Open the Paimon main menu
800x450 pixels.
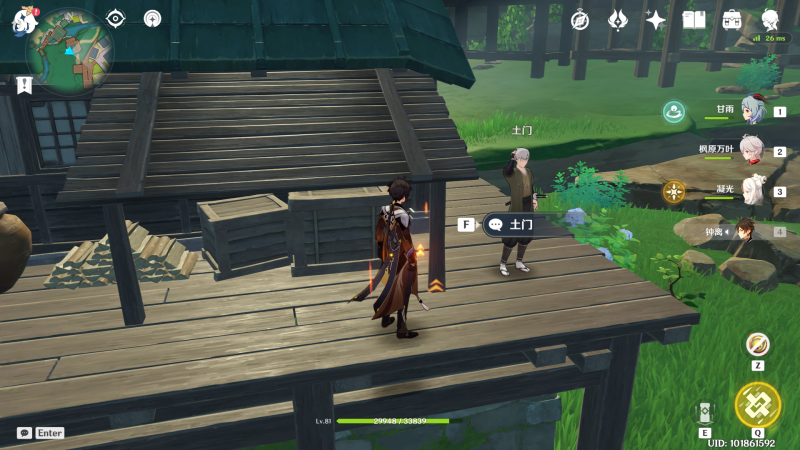point(22,21)
